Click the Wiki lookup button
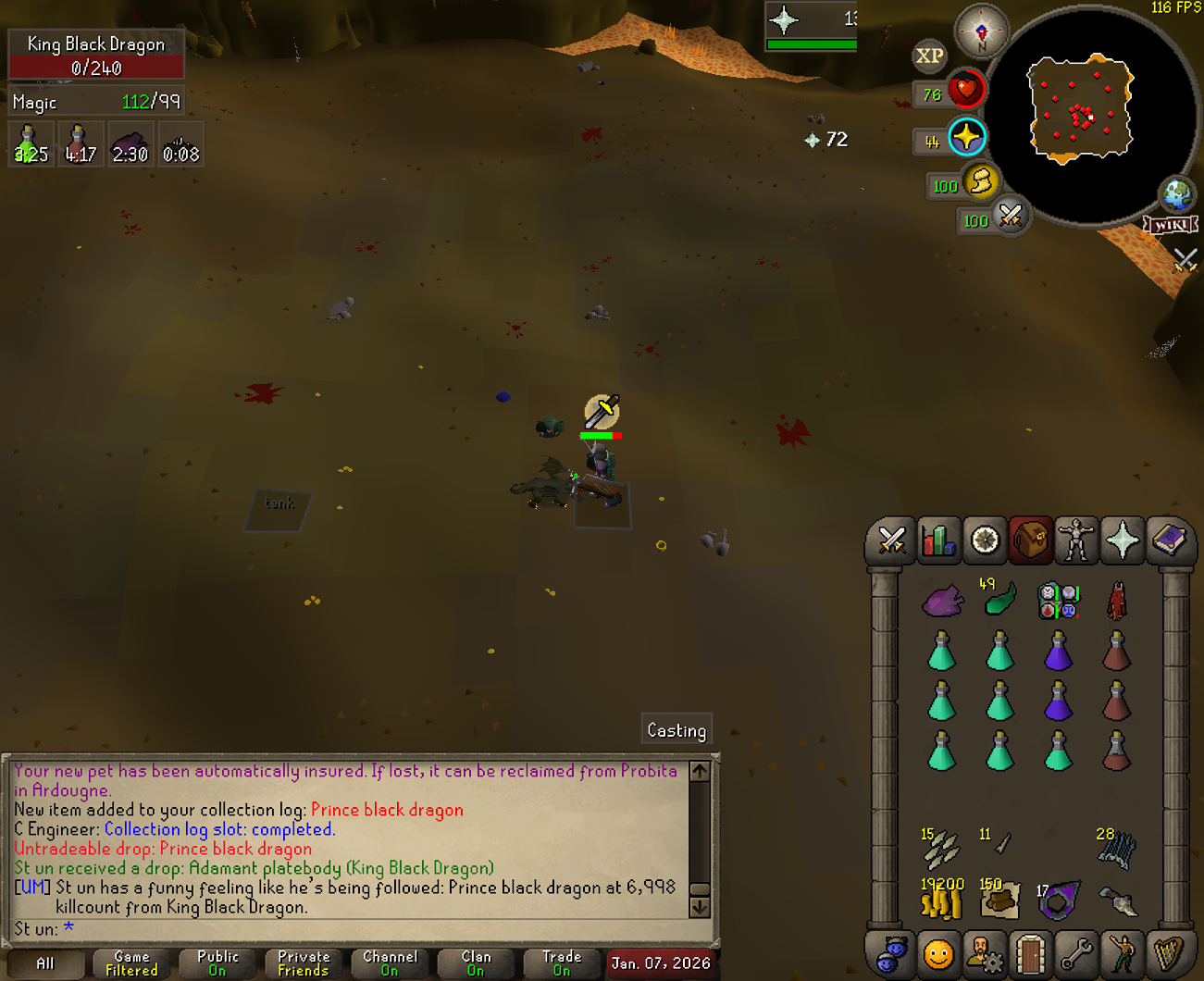 click(x=1171, y=225)
